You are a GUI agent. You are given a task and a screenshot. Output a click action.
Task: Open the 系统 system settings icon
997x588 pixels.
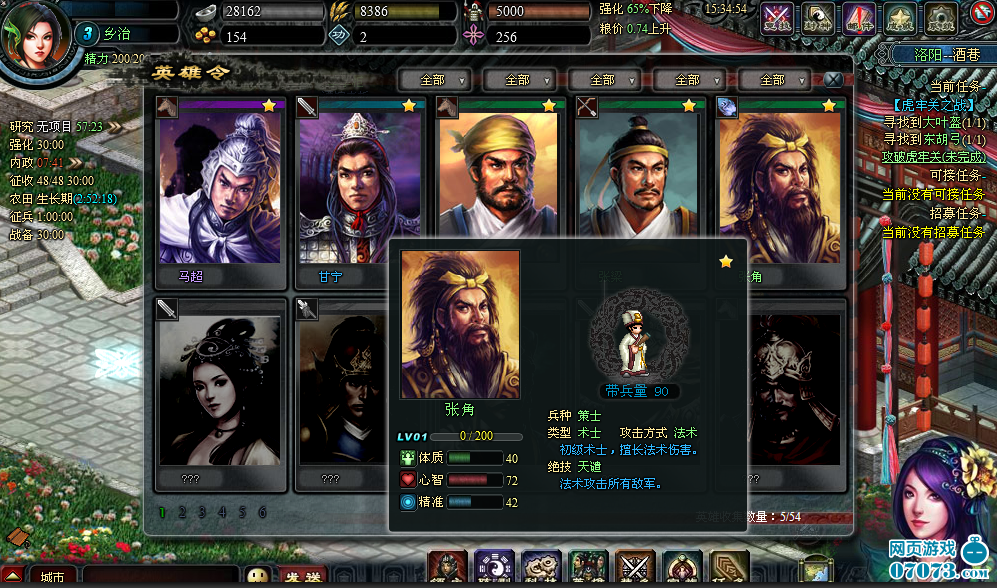pyautogui.click(x=939, y=16)
